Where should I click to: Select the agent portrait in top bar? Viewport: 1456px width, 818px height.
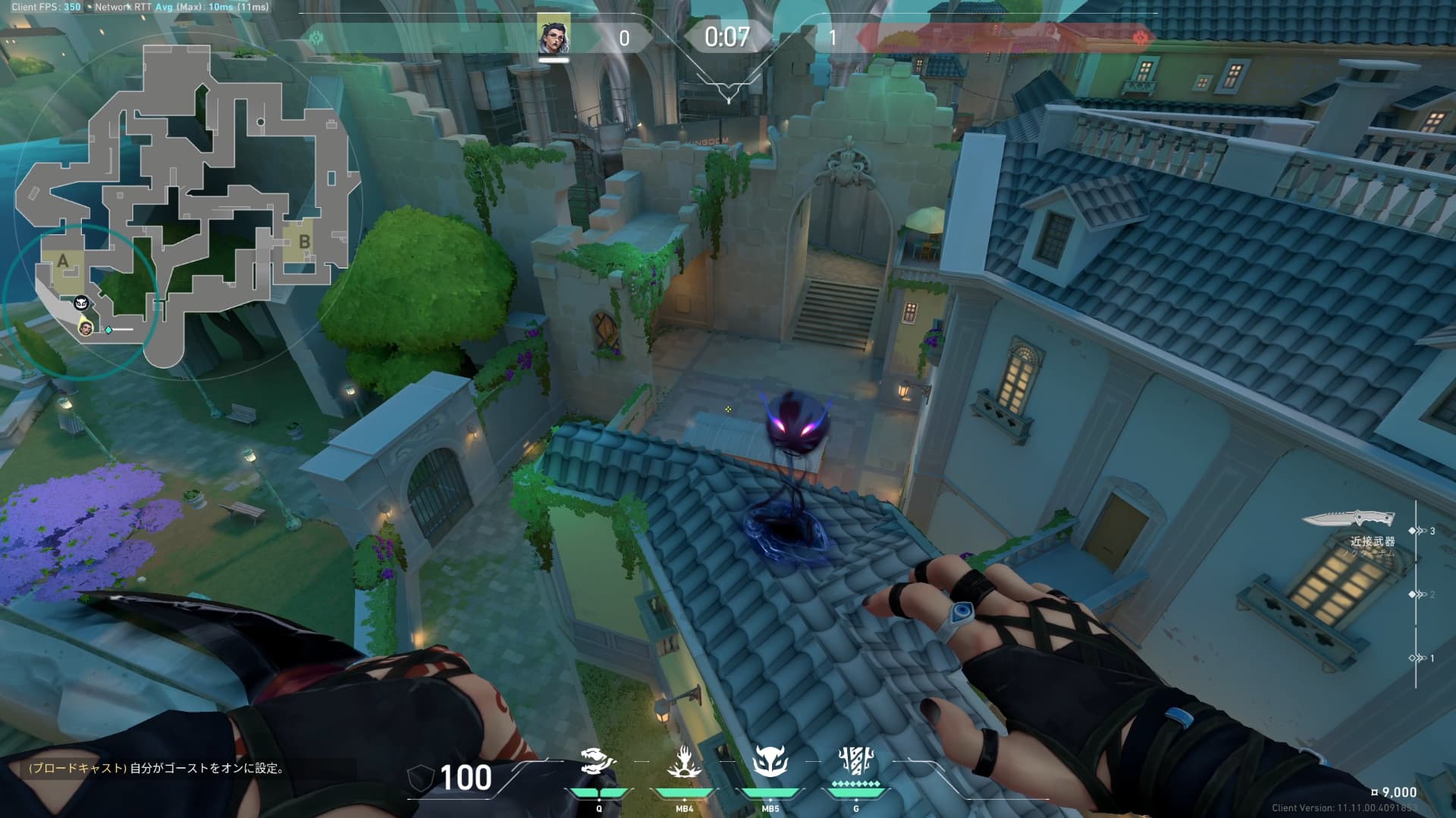(554, 36)
